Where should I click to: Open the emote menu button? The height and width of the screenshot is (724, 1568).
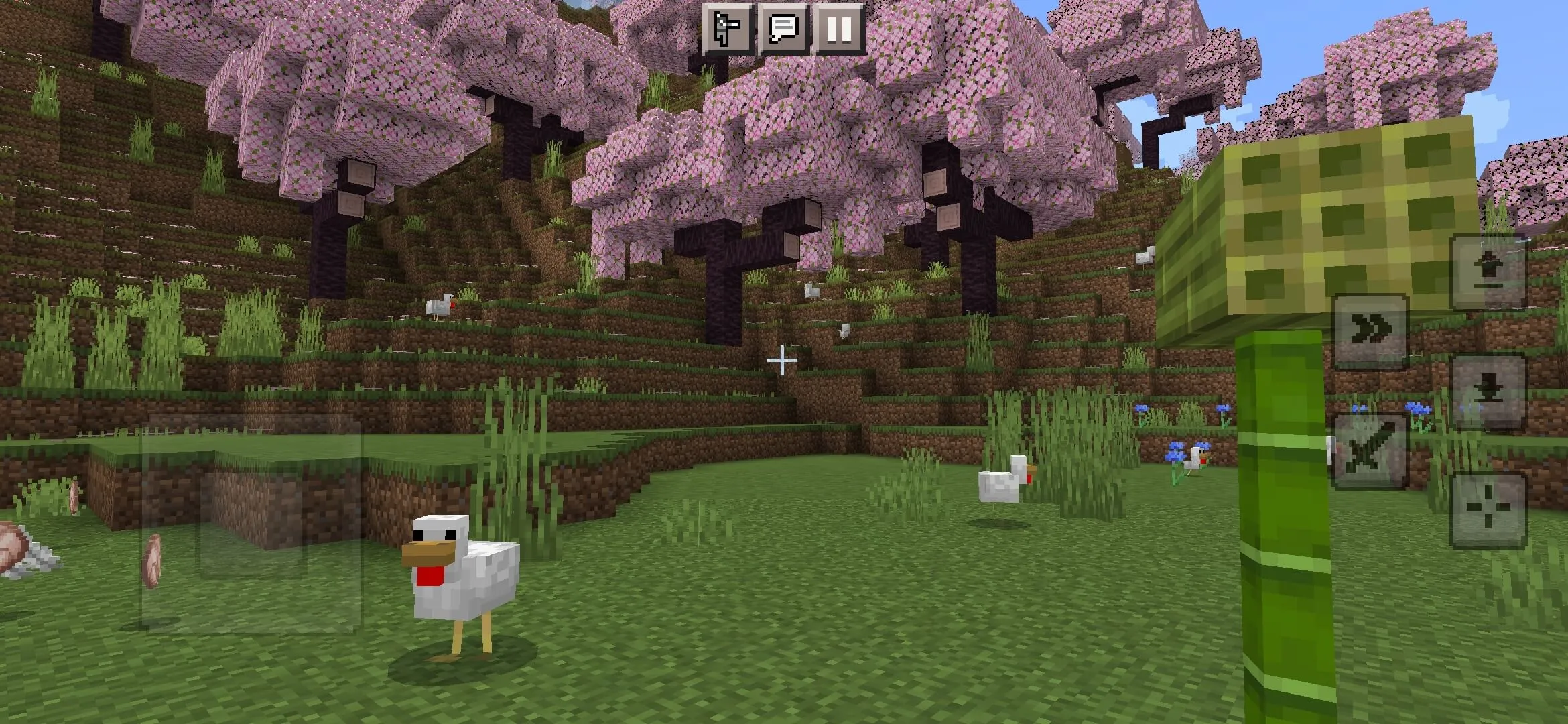(x=728, y=28)
